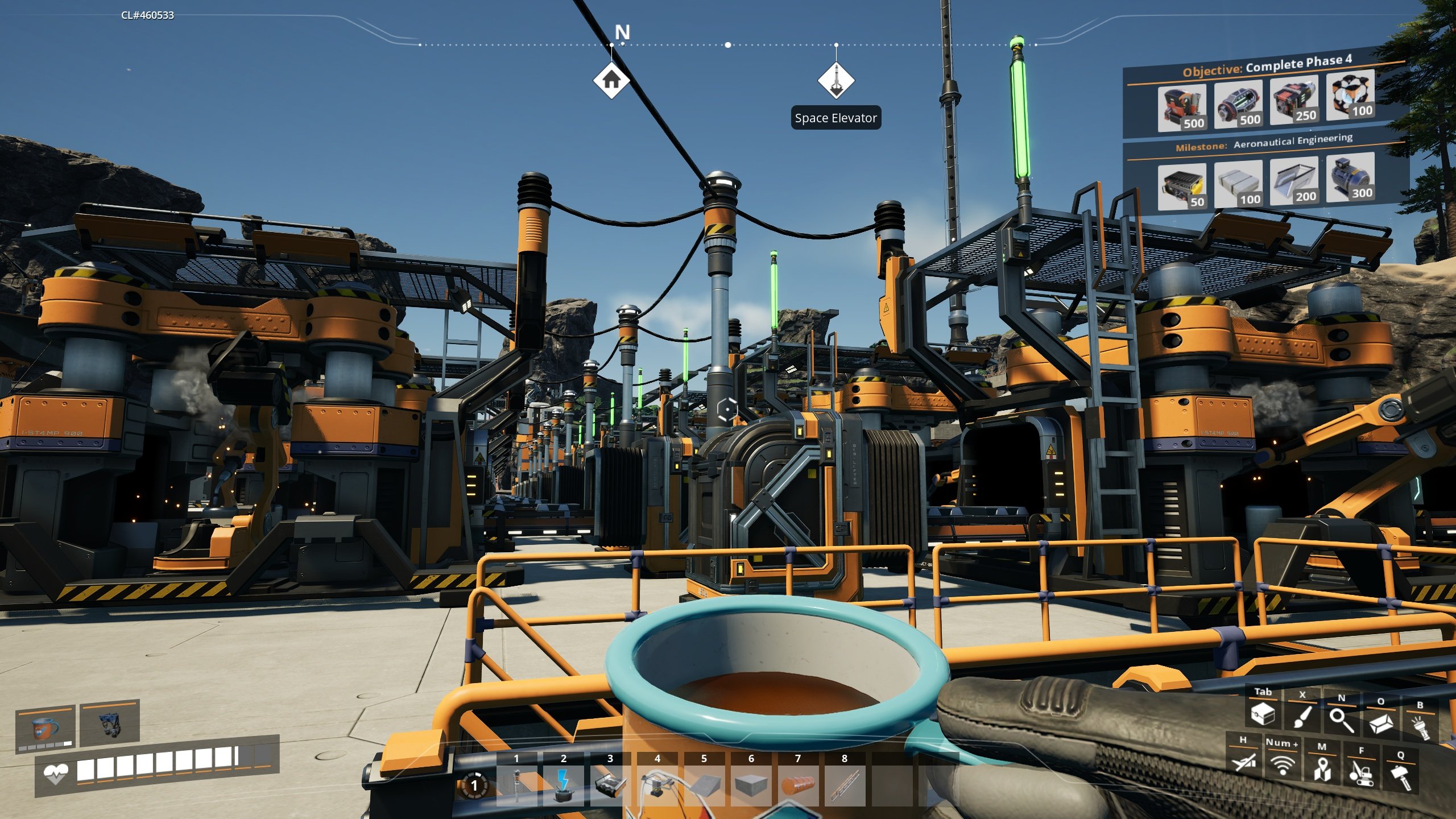Select hotbar tab number 6 with the foundation
This screenshot has height=819, width=1456.
pyautogui.click(x=751, y=787)
